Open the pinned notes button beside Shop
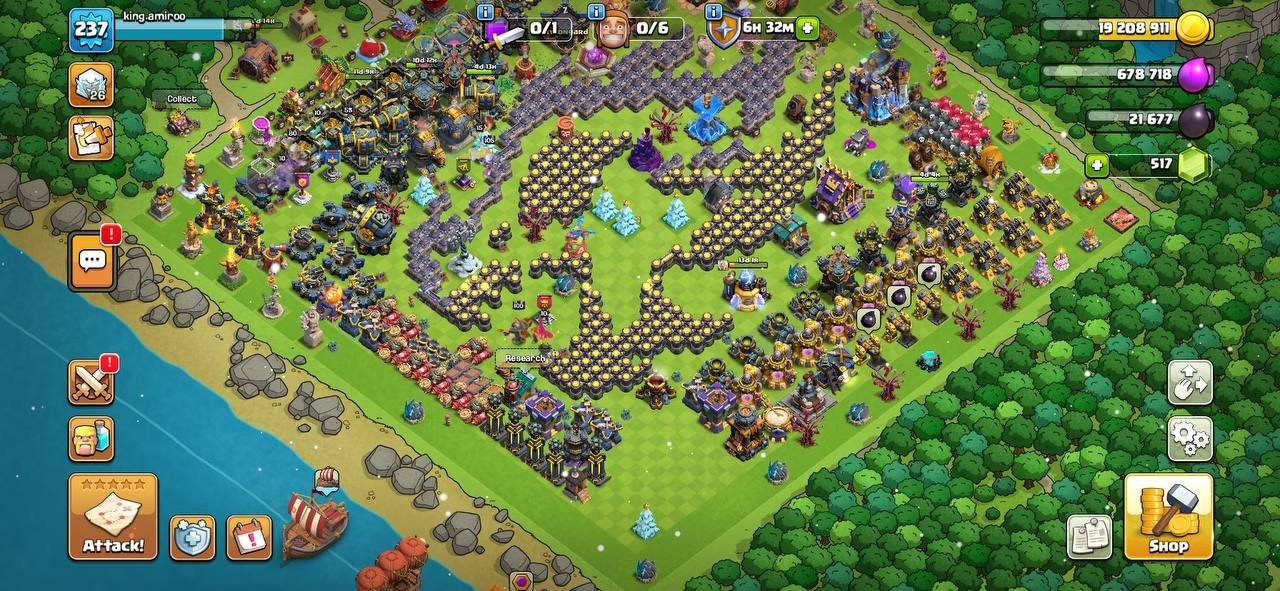1280x591 pixels. pos(1089,537)
